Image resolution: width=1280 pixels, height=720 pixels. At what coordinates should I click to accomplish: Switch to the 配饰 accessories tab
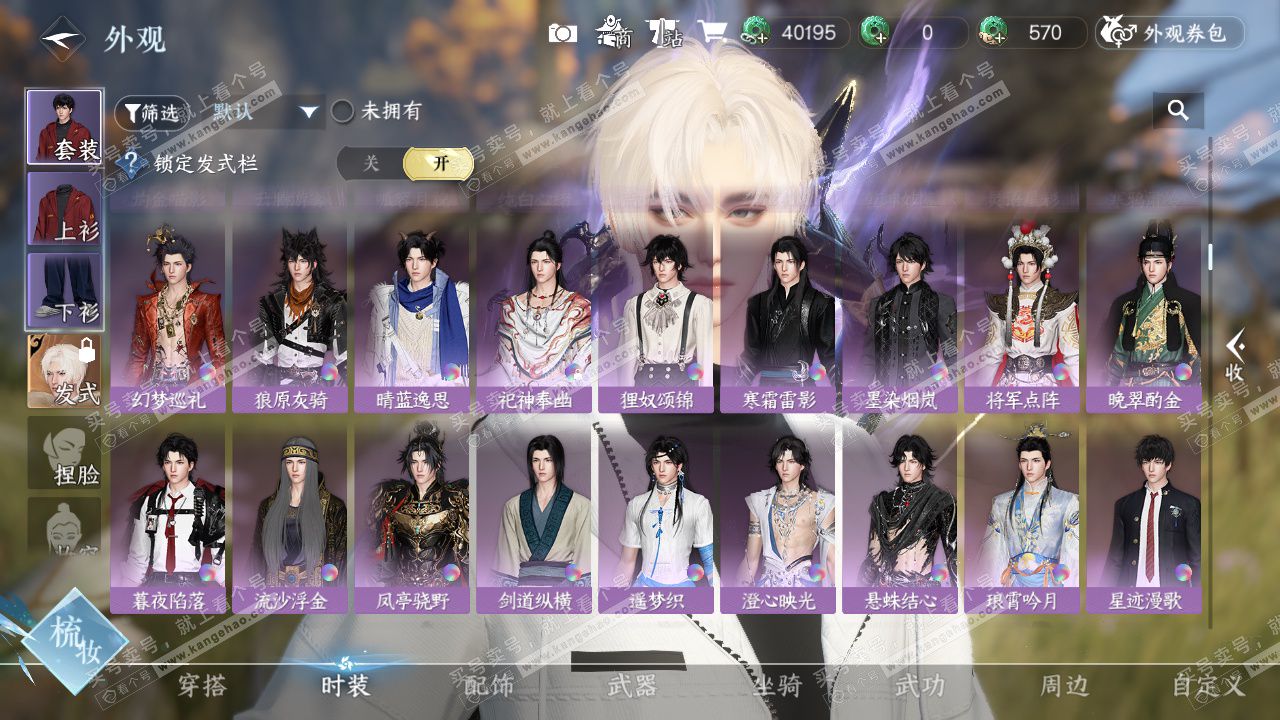(489, 685)
